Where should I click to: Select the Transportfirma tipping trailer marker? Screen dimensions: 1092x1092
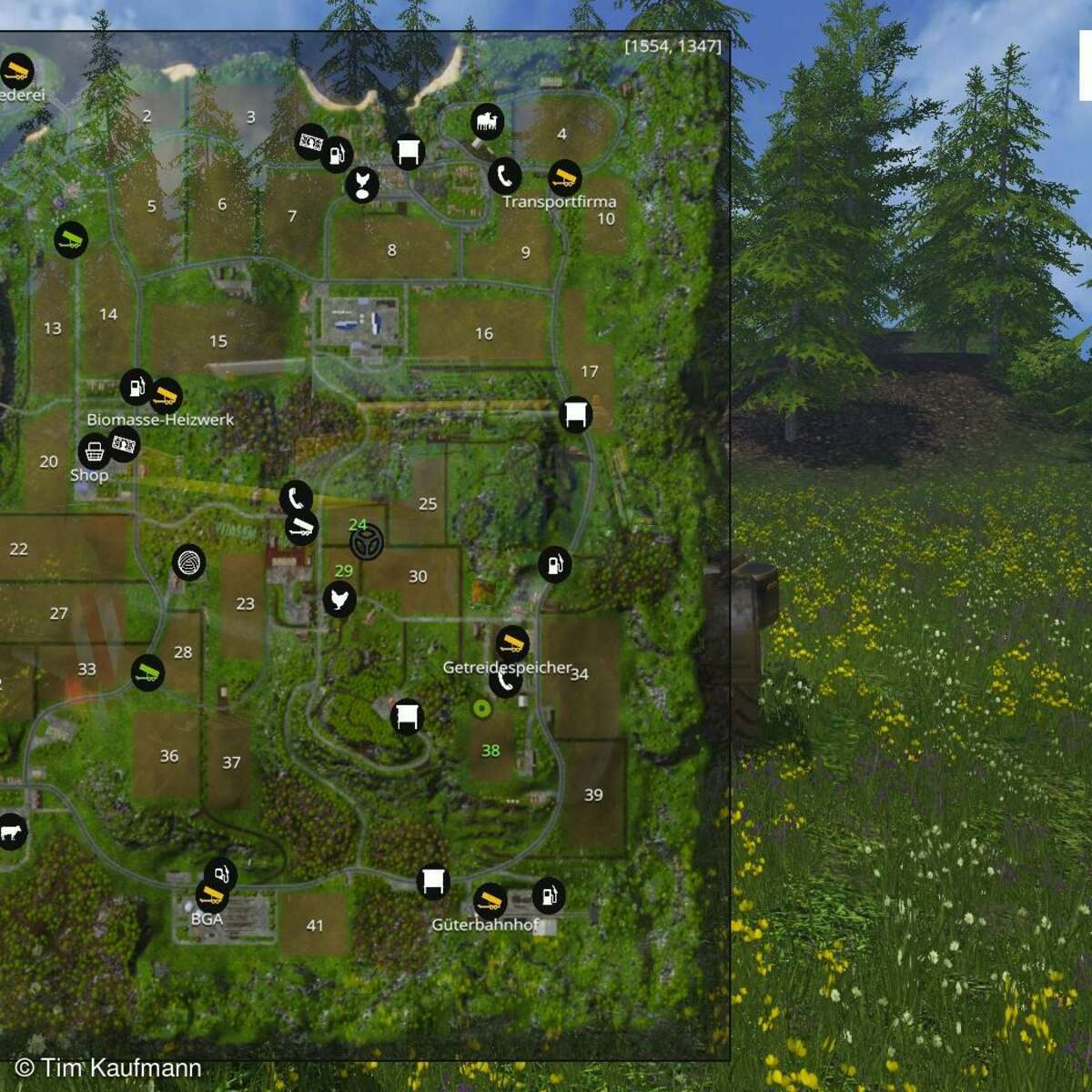pyautogui.click(x=564, y=177)
